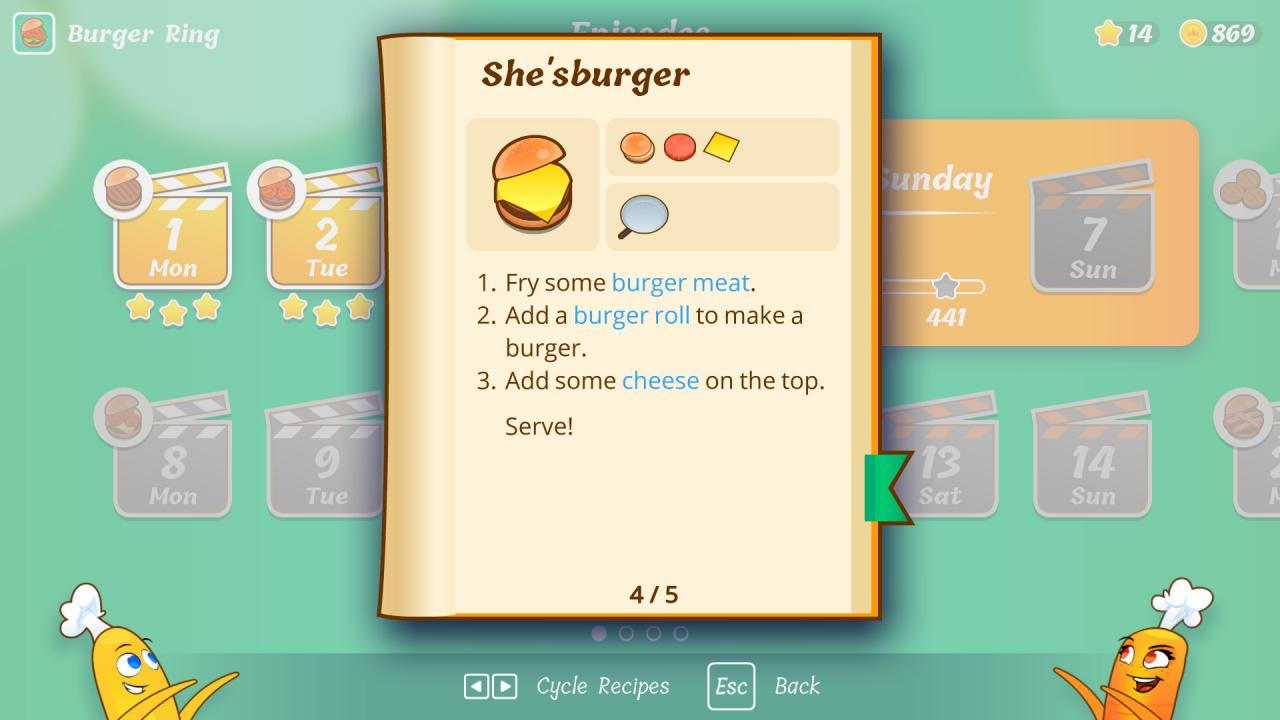The width and height of the screenshot is (1280, 720).
Task: Select the cheese slice ingredient icon
Action: pos(723,146)
